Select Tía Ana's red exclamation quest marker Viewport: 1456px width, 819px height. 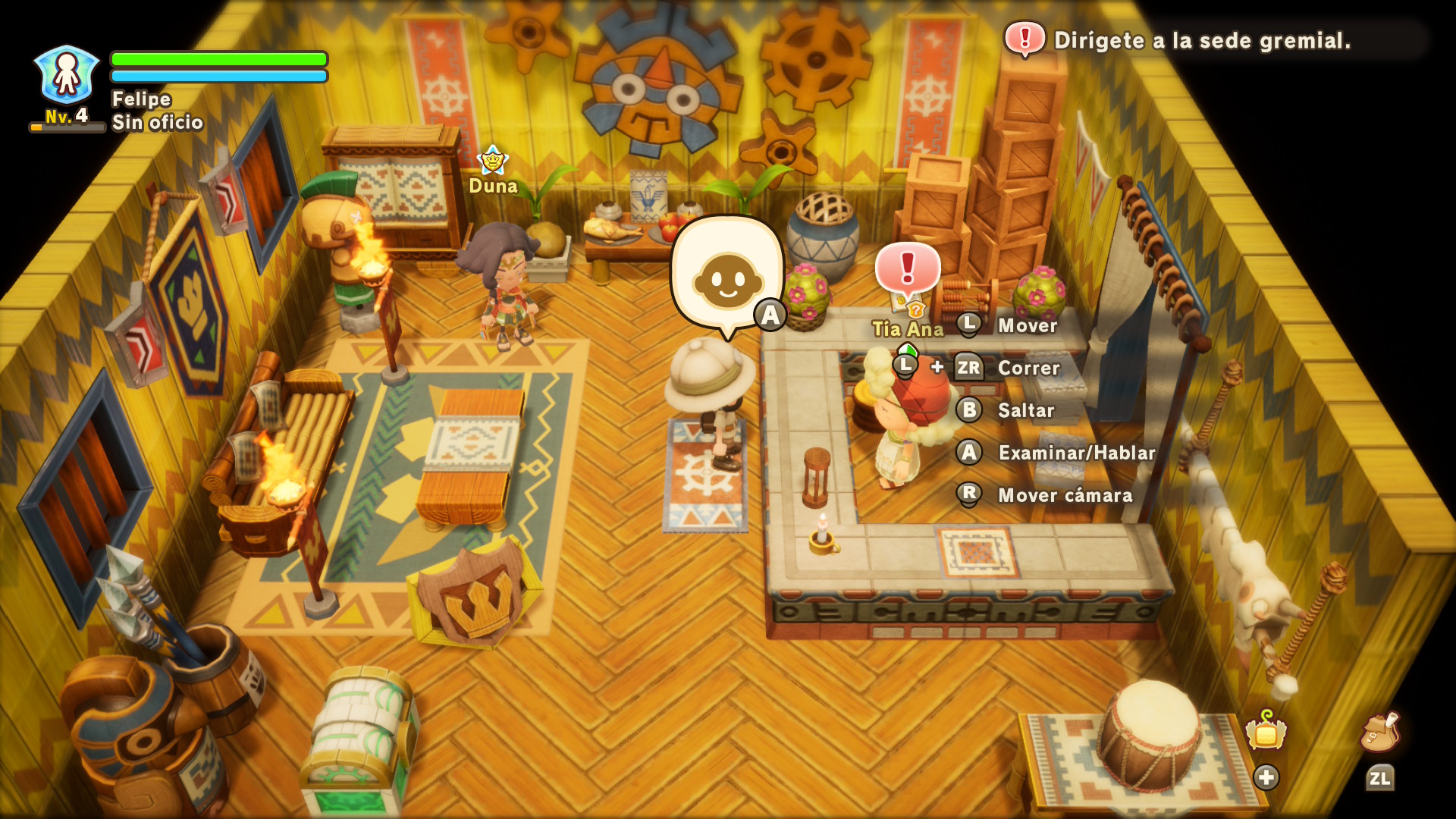[x=908, y=270]
